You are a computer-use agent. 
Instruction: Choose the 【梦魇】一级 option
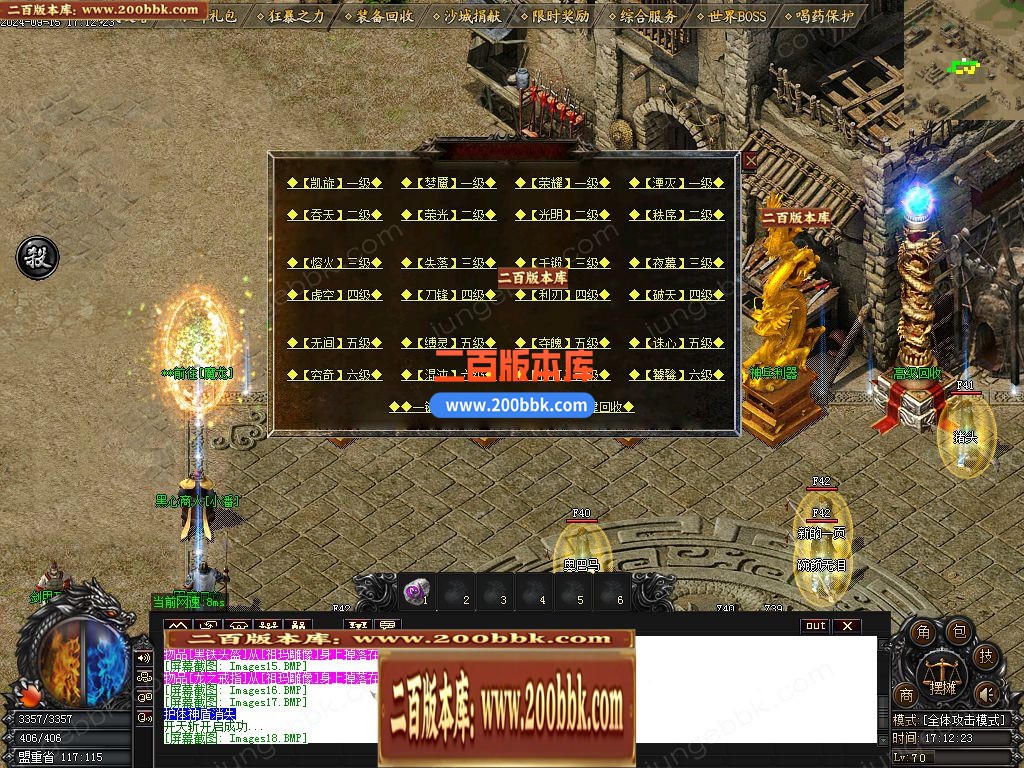(449, 183)
